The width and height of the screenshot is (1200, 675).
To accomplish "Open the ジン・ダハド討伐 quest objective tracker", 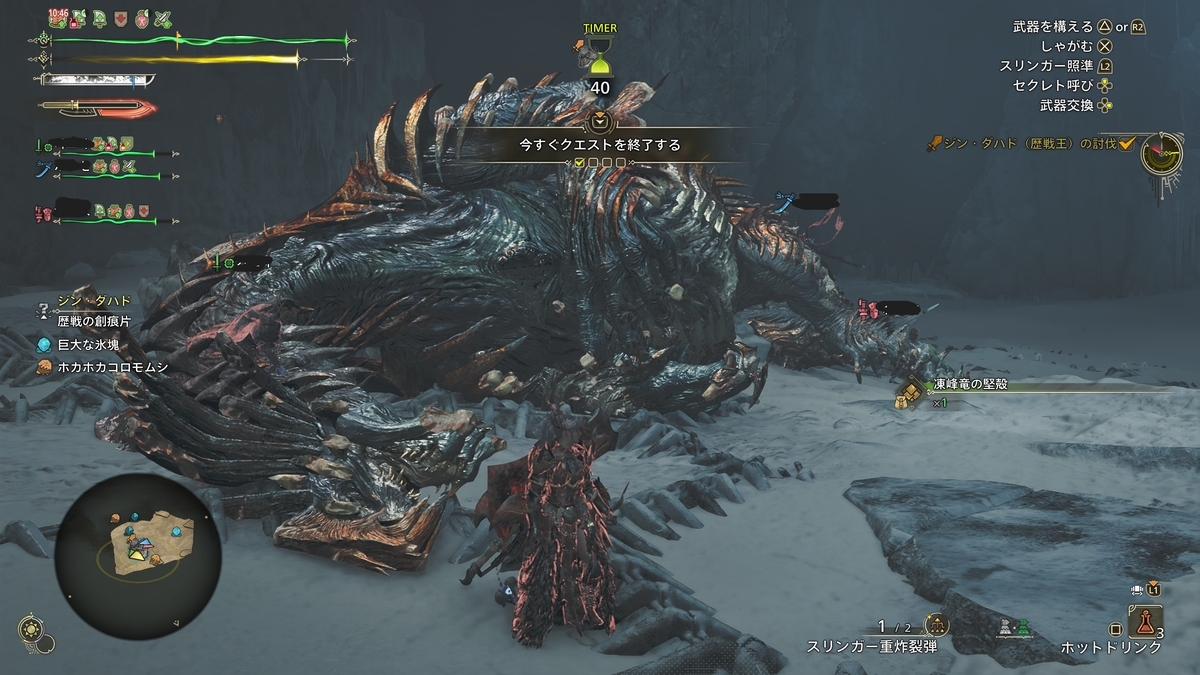I will click(x=1030, y=144).
